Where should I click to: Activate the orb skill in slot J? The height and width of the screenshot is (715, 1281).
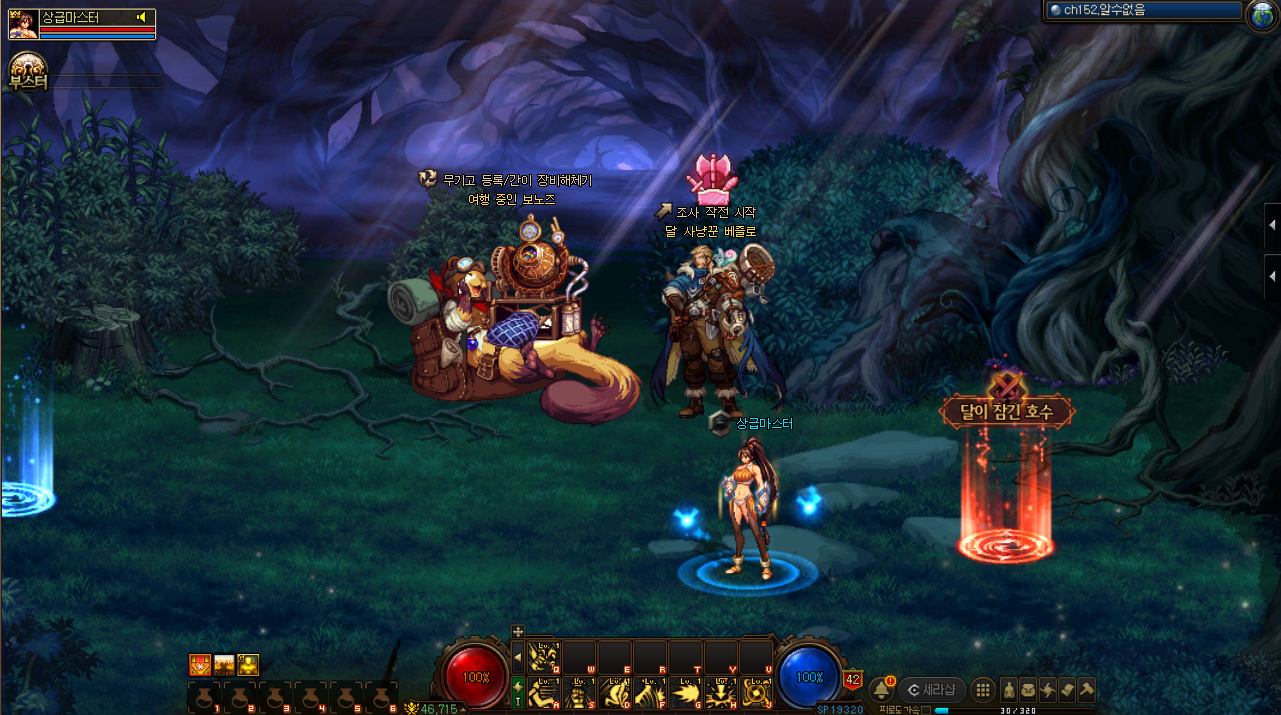[x=755, y=692]
